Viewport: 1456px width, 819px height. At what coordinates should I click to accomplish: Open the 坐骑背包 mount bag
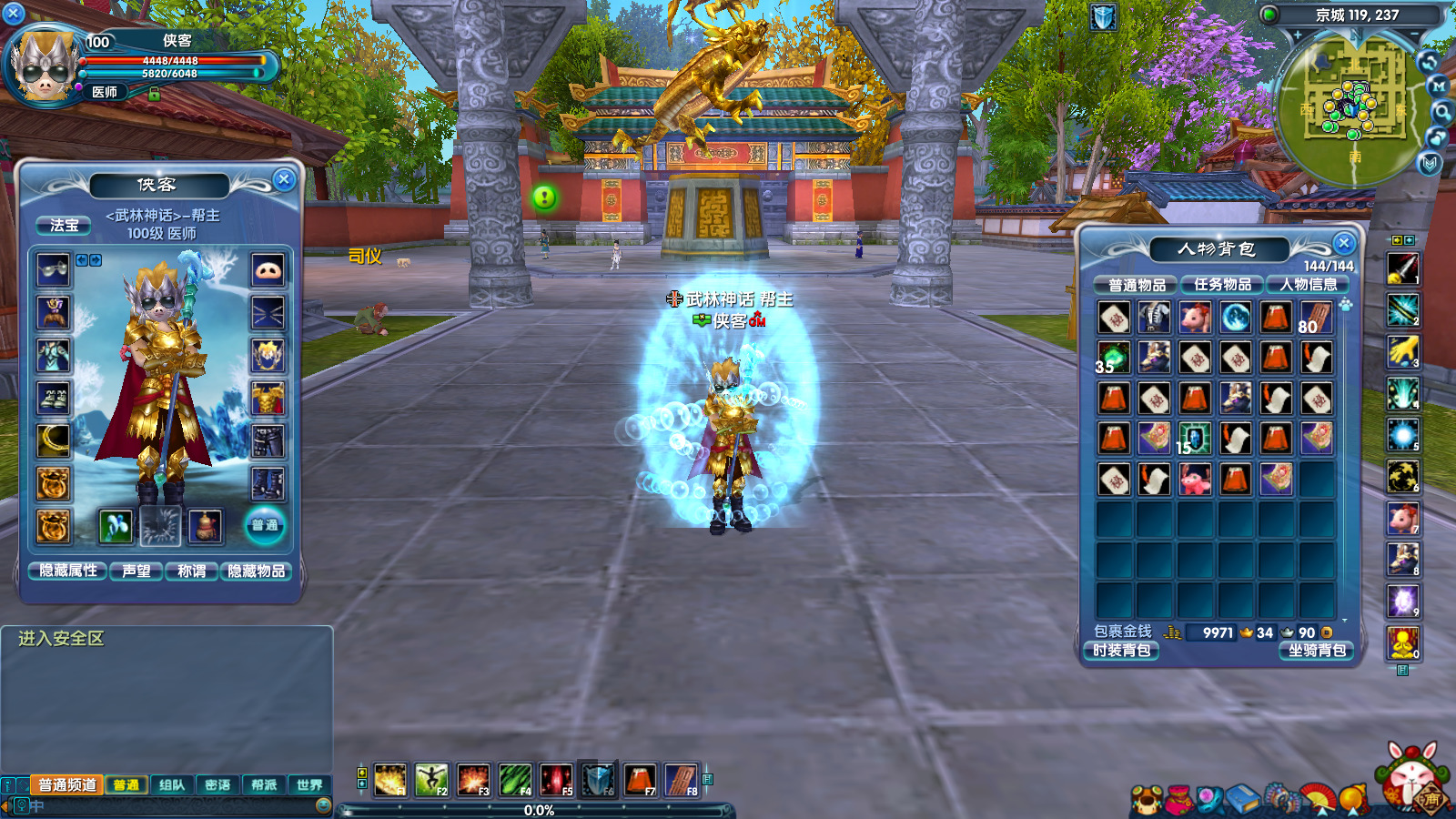(1317, 651)
